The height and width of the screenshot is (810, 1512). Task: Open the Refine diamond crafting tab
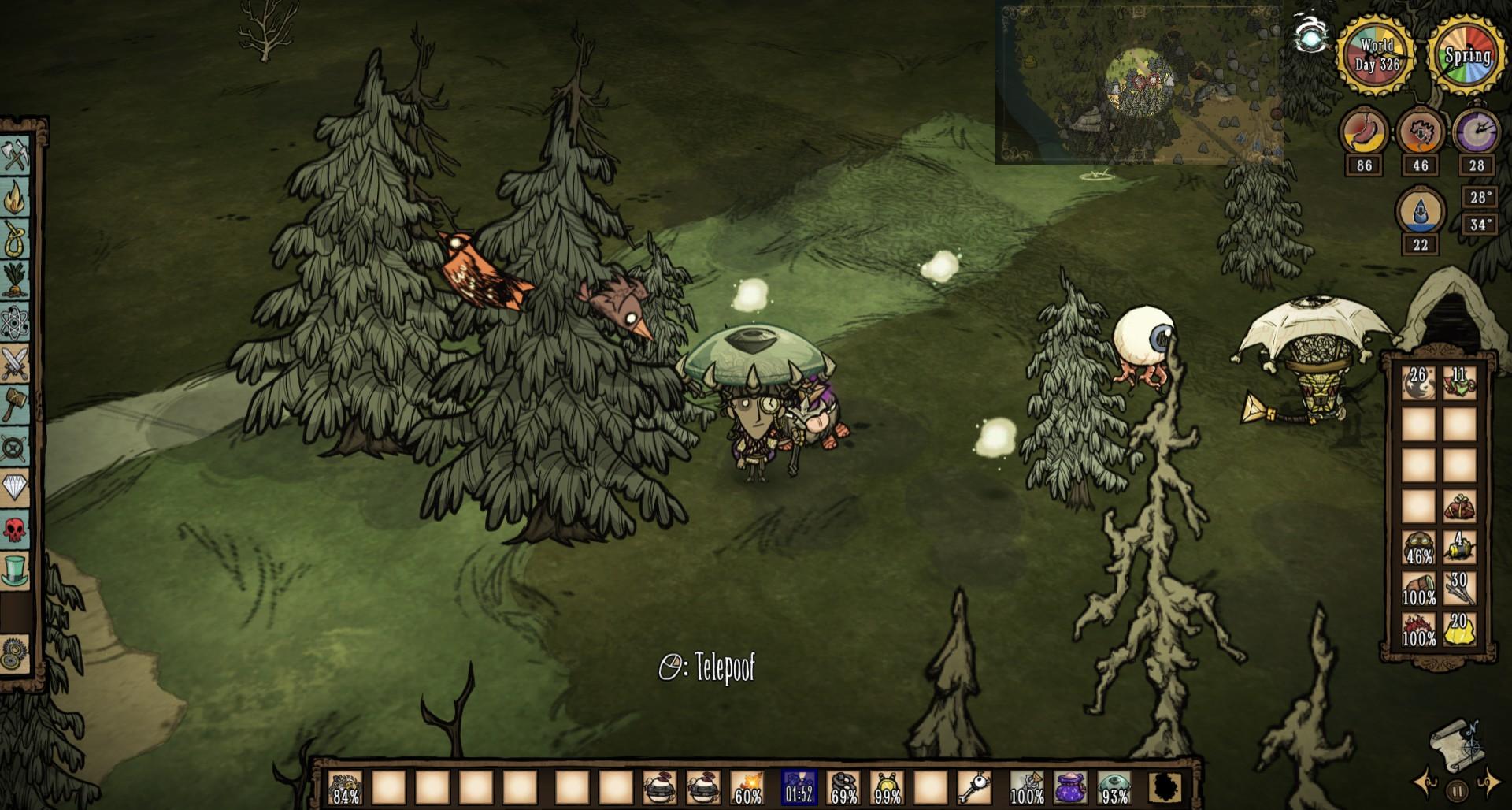[15, 488]
